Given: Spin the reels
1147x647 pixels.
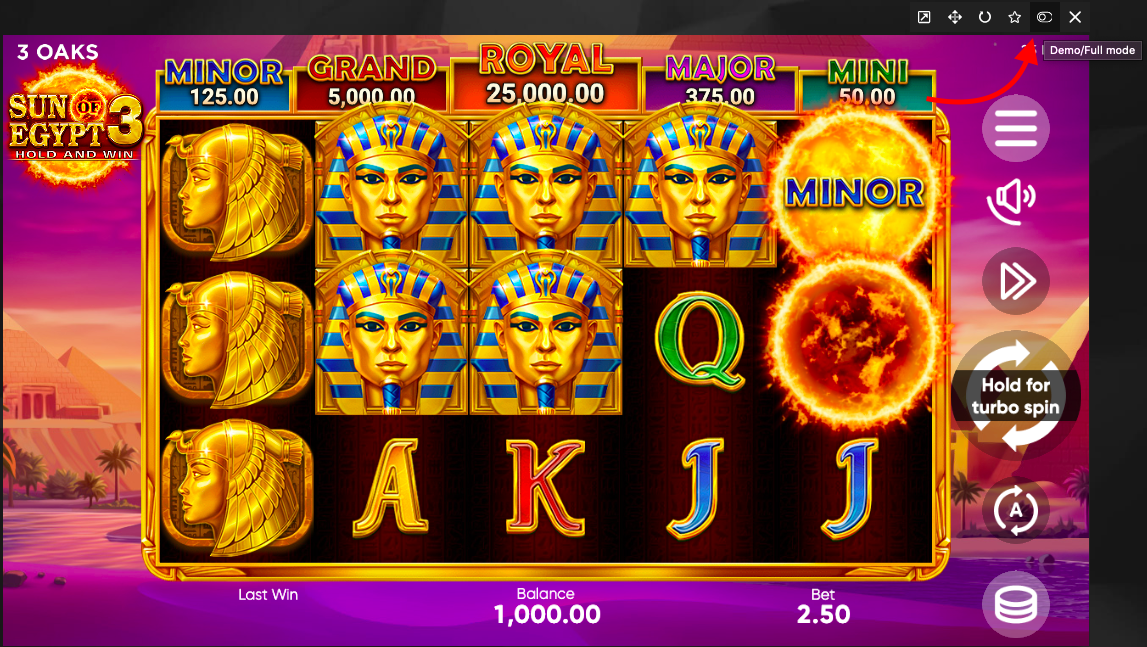Looking at the screenshot, I should [1015, 396].
